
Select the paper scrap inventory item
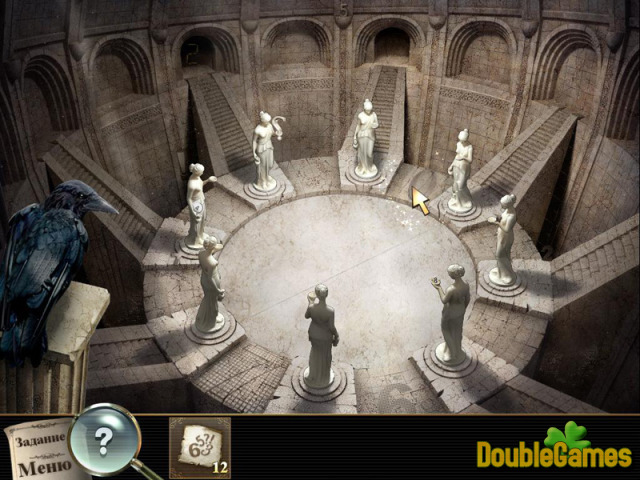pyautogui.click(x=197, y=446)
